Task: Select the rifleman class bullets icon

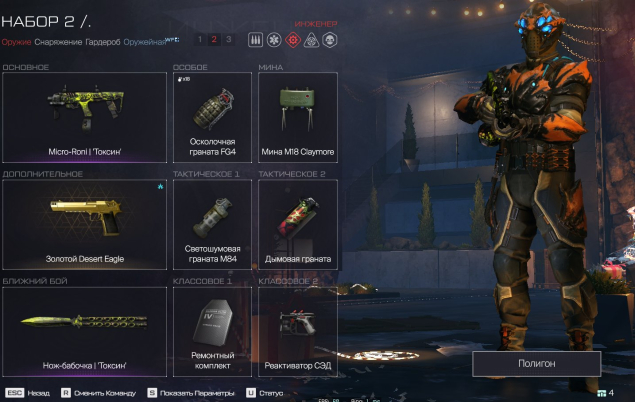Action: click(x=253, y=40)
